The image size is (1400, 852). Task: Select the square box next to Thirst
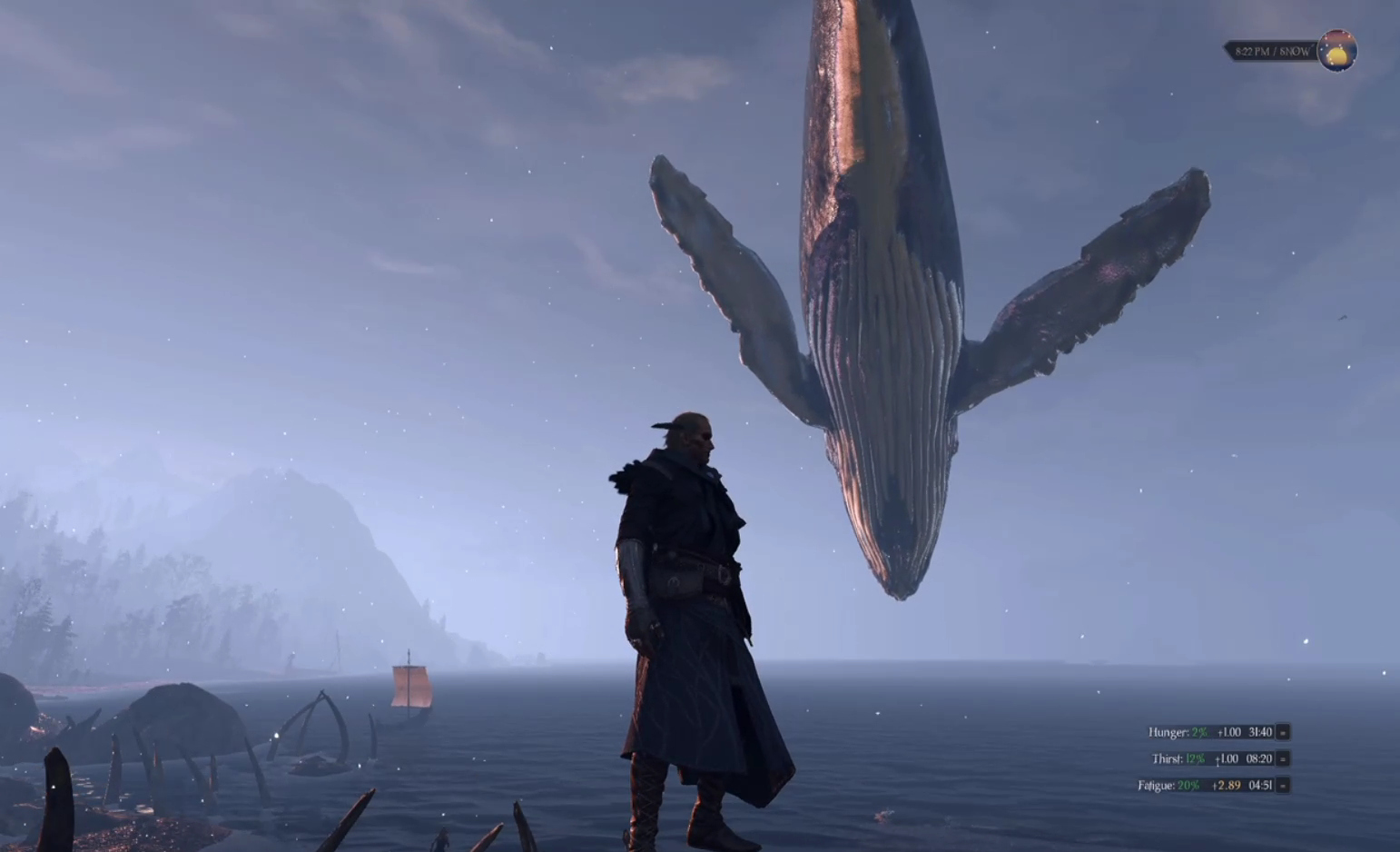click(x=1283, y=758)
